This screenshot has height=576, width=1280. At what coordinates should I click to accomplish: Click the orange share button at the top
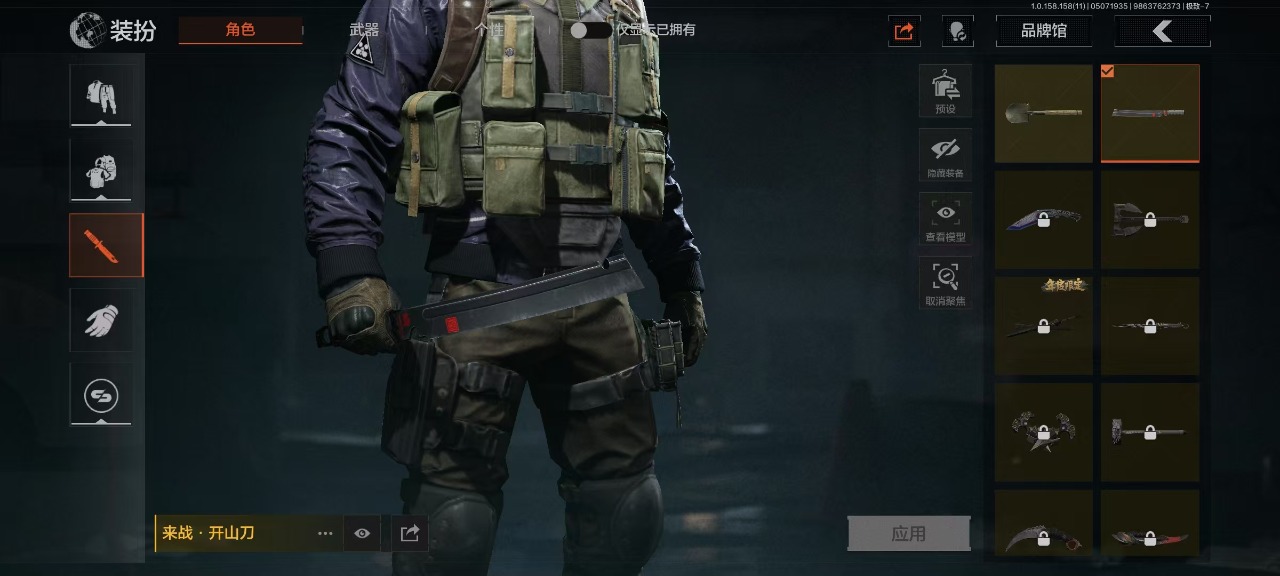pos(904,31)
